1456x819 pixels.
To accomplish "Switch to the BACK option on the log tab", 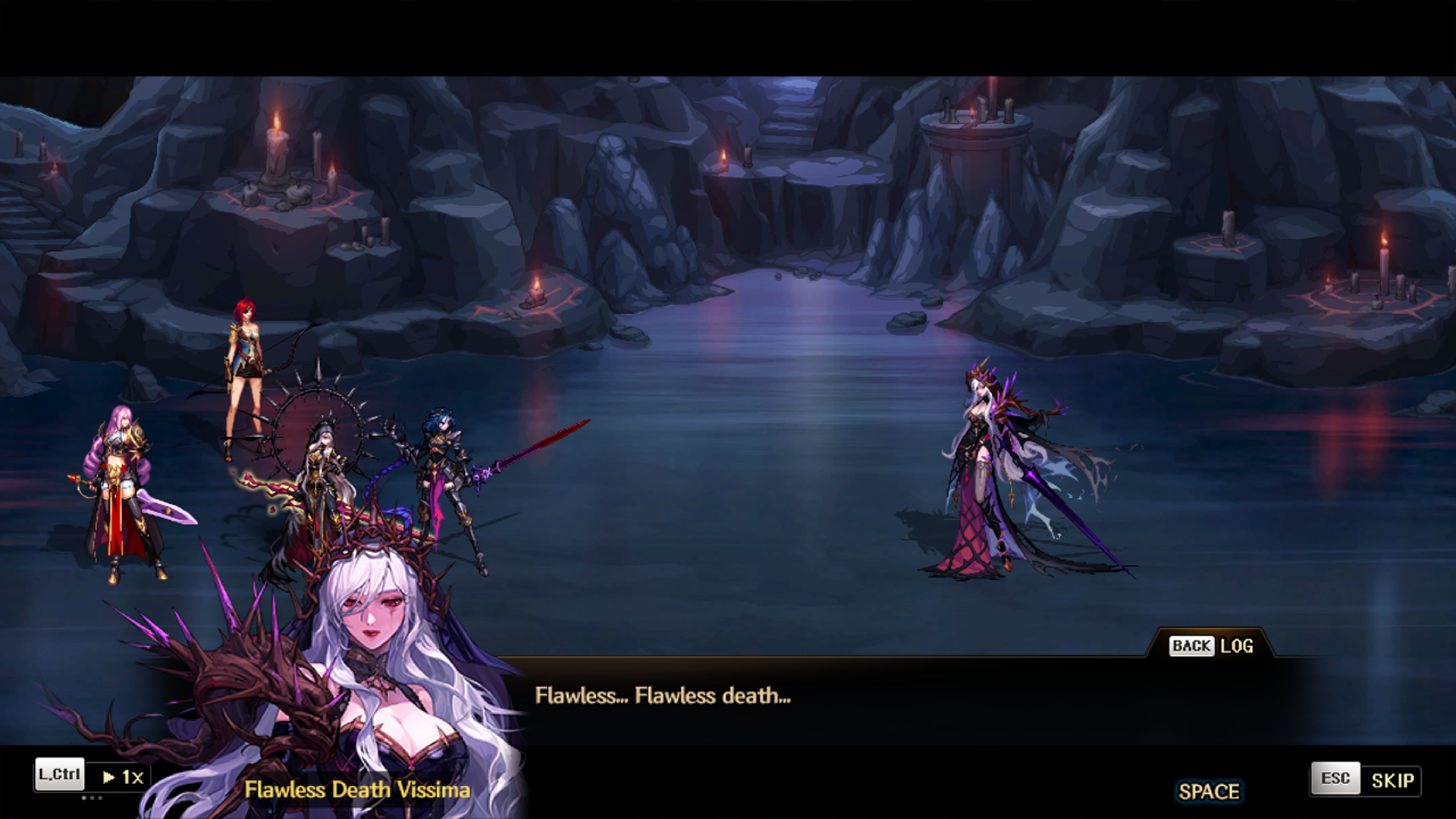I will [1193, 646].
